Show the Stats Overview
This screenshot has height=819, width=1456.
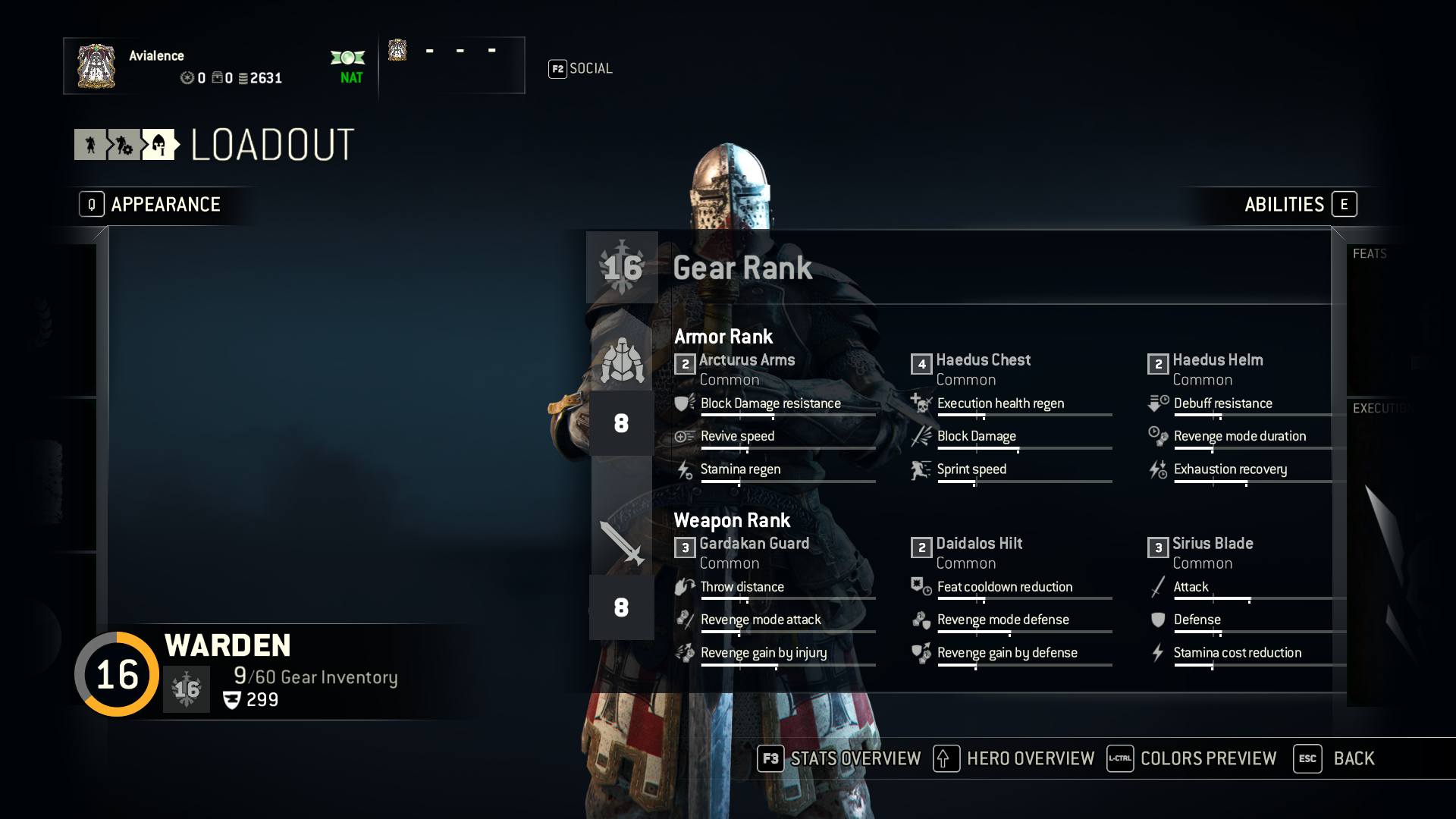[839, 758]
